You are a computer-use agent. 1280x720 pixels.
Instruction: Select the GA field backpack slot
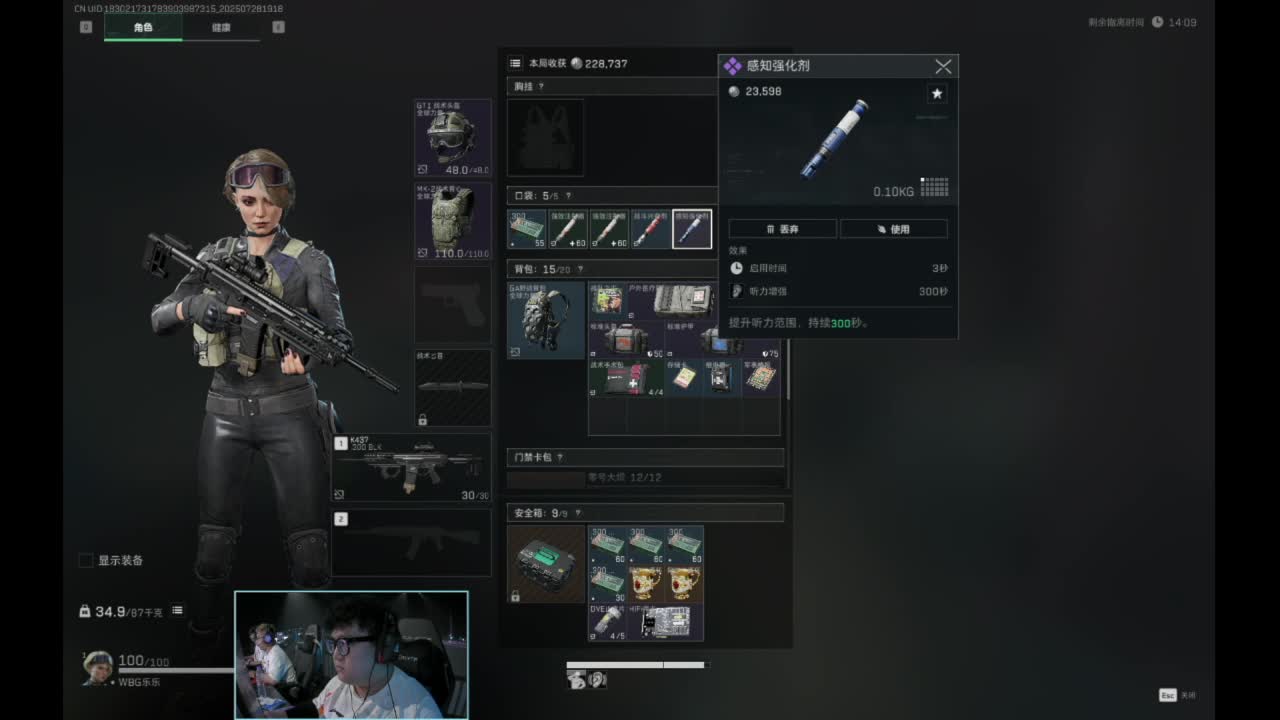pos(546,320)
